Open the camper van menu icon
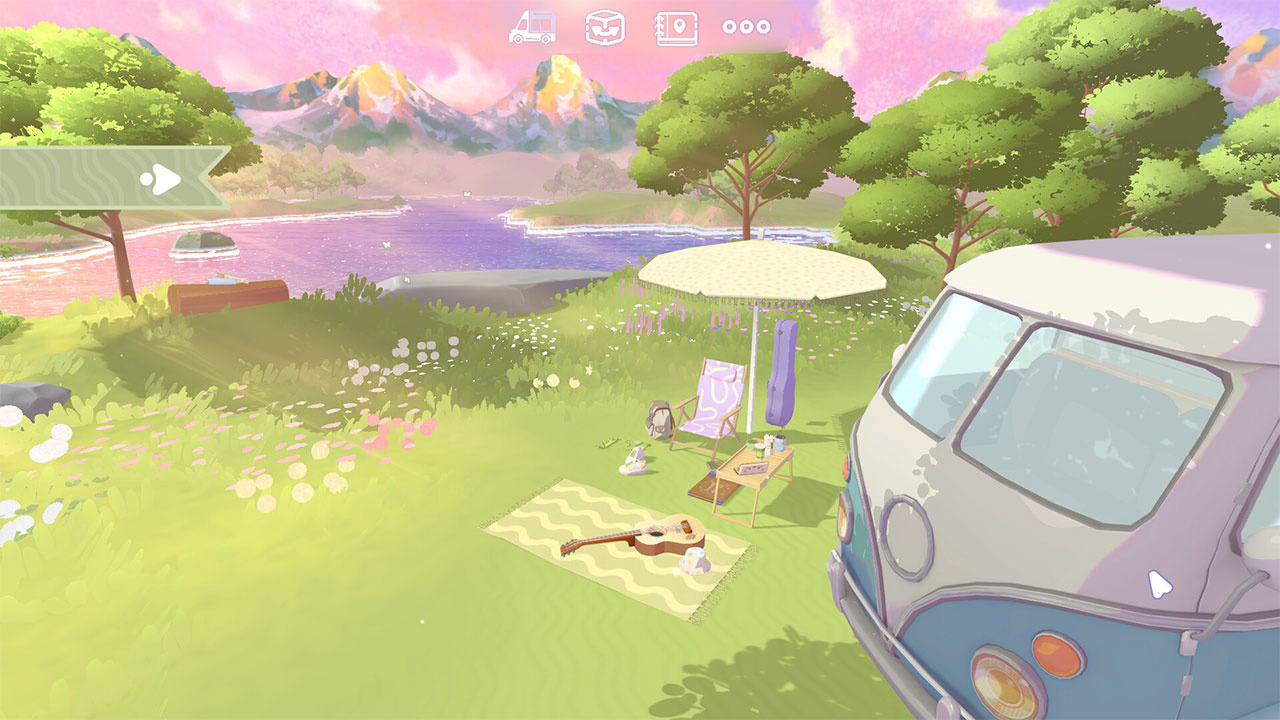1280x720 pixels. 534,24
